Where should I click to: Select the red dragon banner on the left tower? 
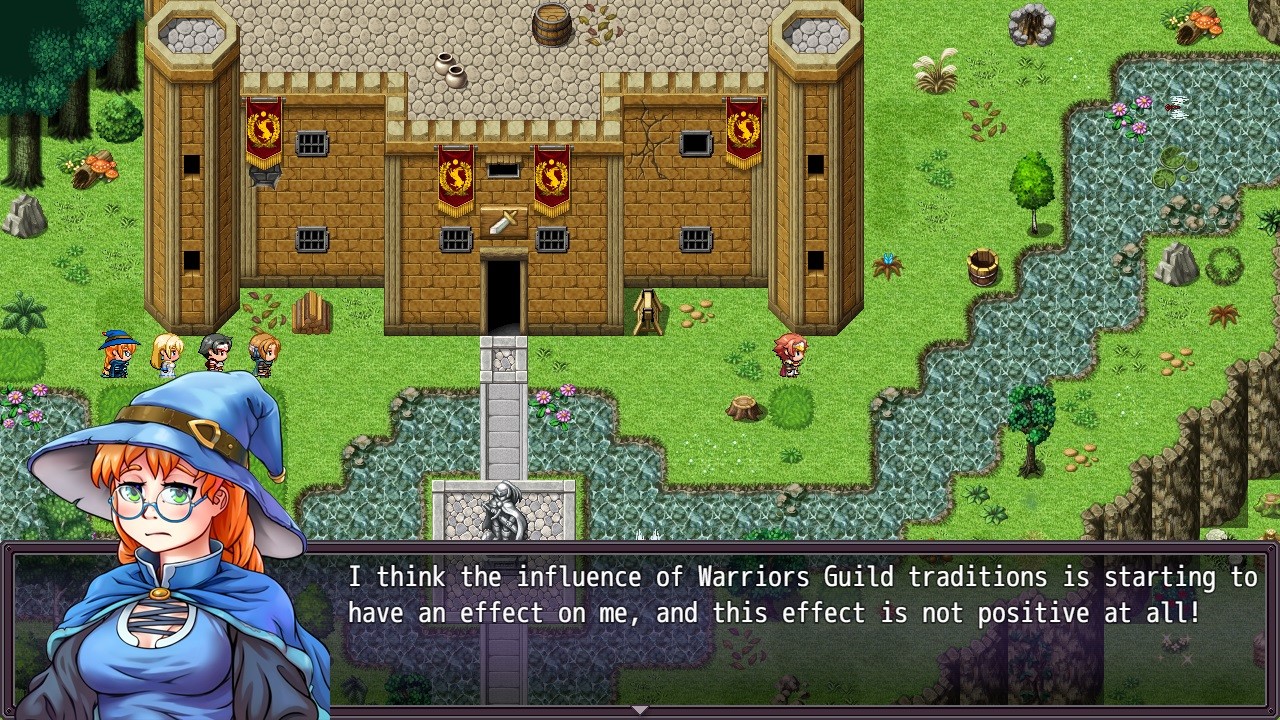pos(262,128)
